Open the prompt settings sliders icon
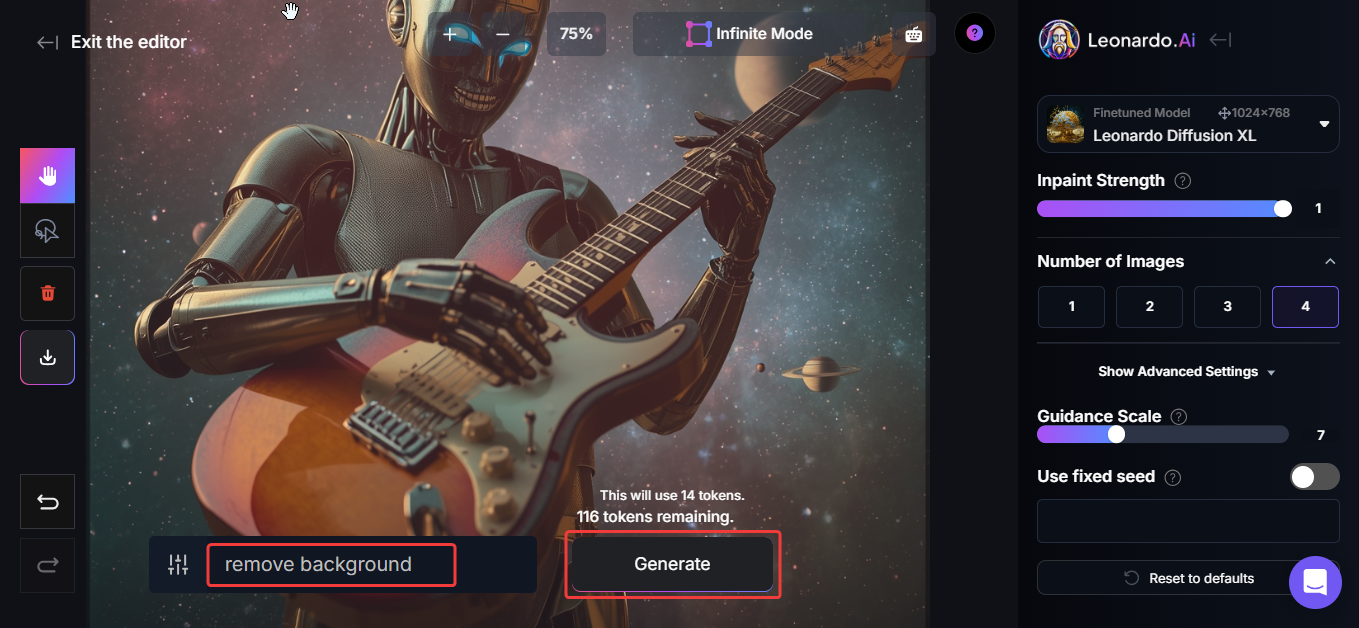 coord(178,565)
